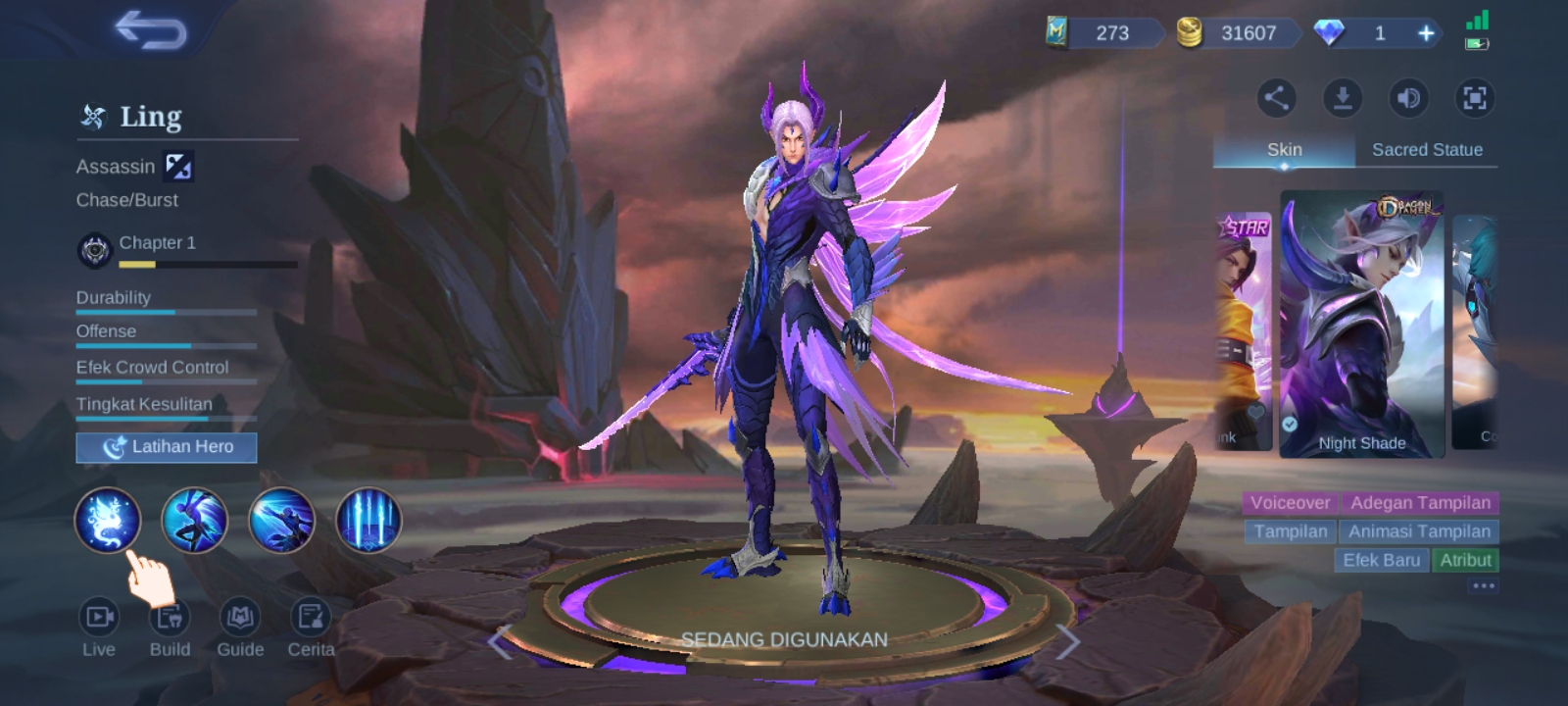This screenshot has width=1568, height=706.
Task: Toggle the Voiceover filter tag
Action: tap(1289, 503)
